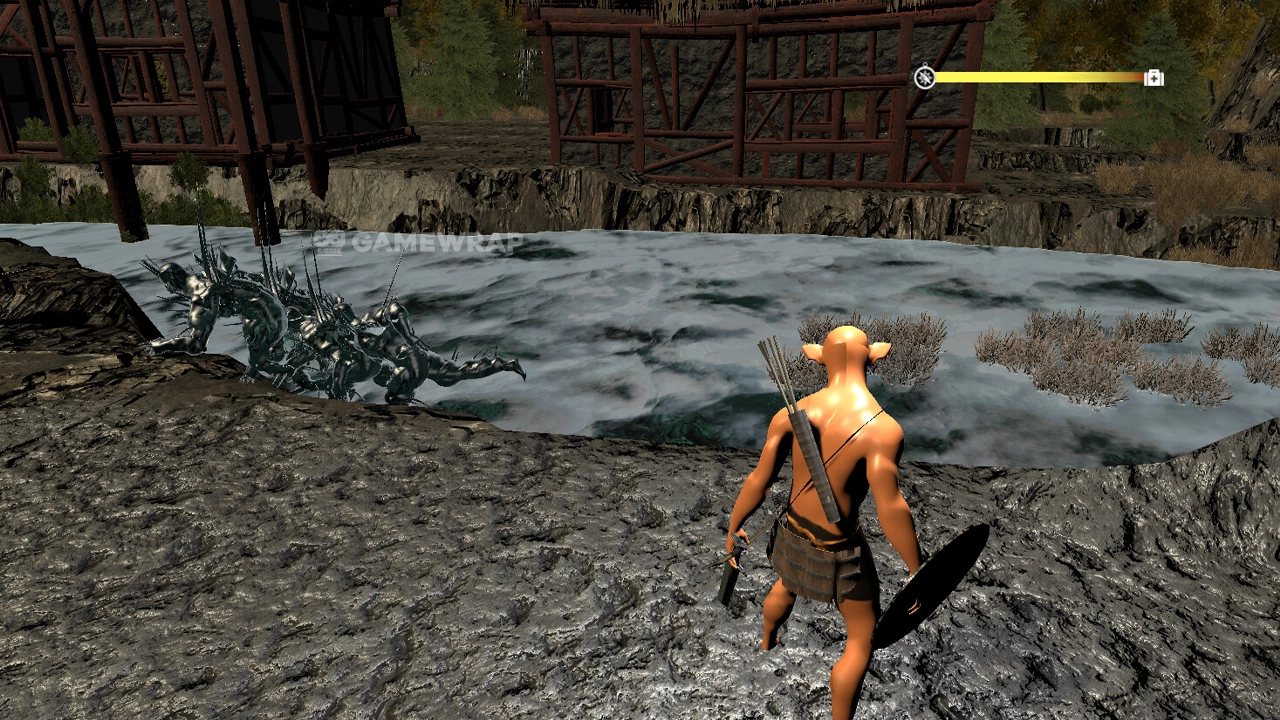Viewport: 1280px width, 720px height.
Task: Click the compass icon beside the yellow bar
Action: (925, 77)
